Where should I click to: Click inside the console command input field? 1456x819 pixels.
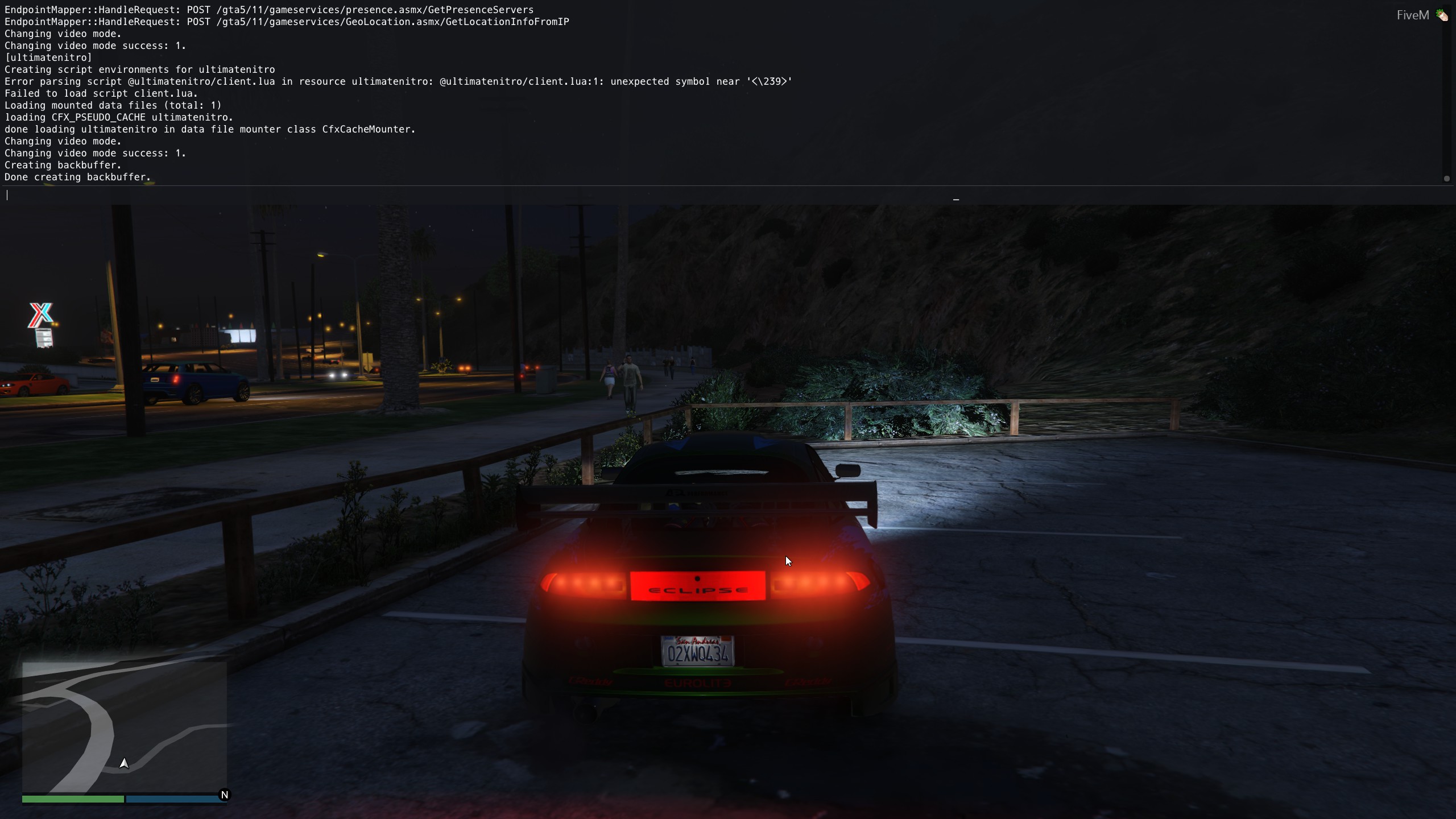(x=341, y=195)
